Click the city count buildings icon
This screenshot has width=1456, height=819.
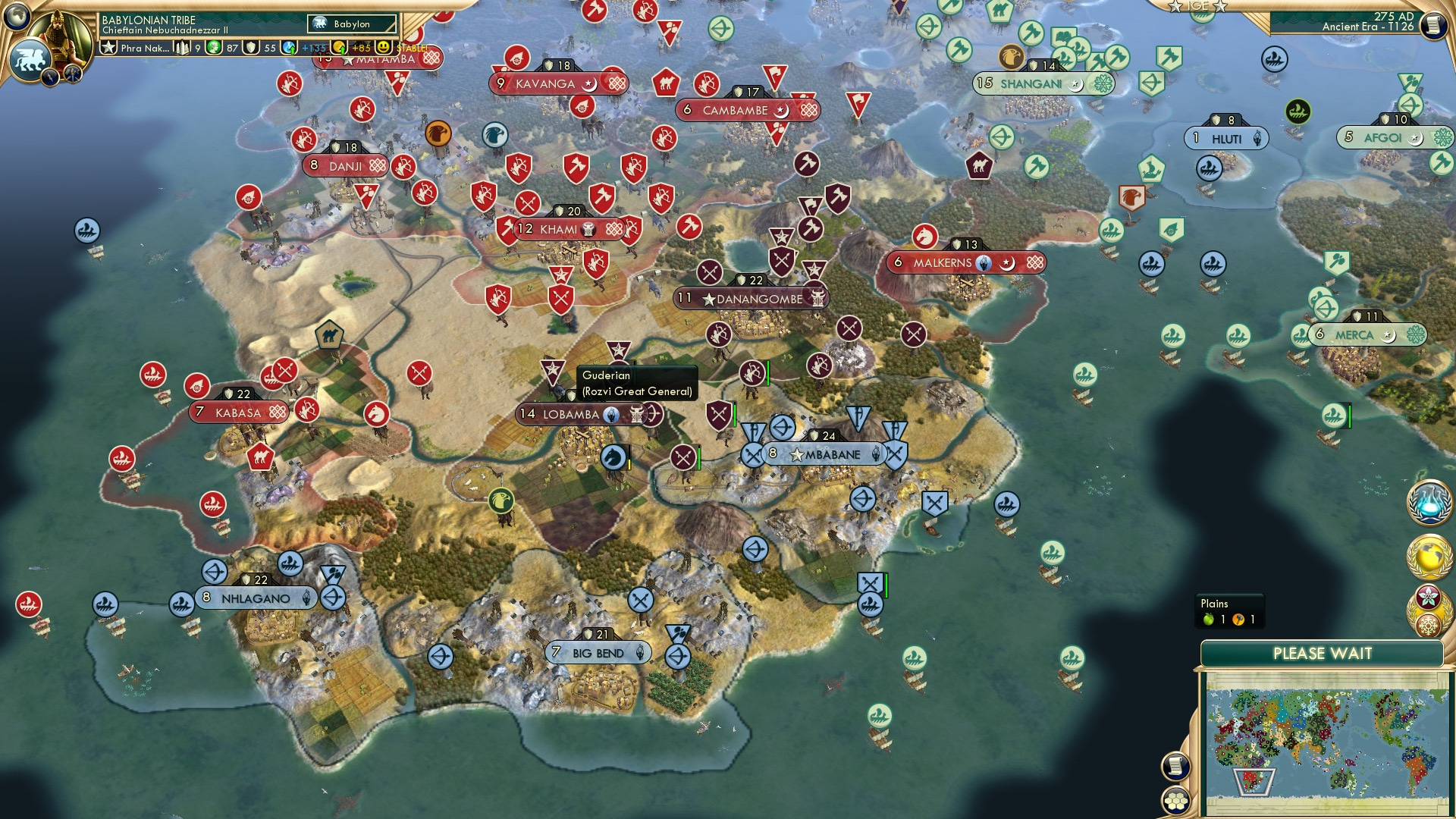[x=182, y=47]
